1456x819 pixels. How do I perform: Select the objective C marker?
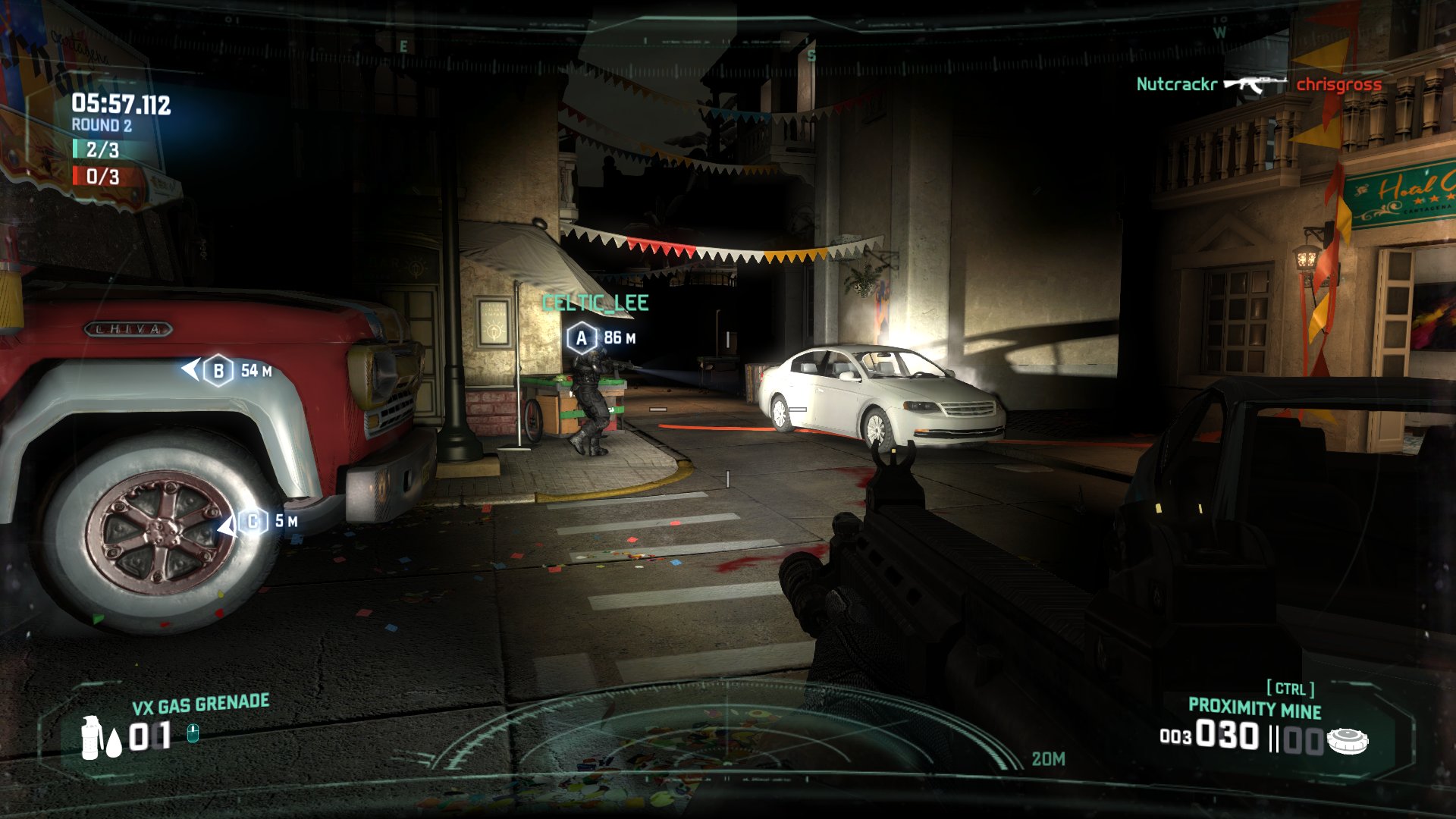pyautogui.click(x=253, y=522)
